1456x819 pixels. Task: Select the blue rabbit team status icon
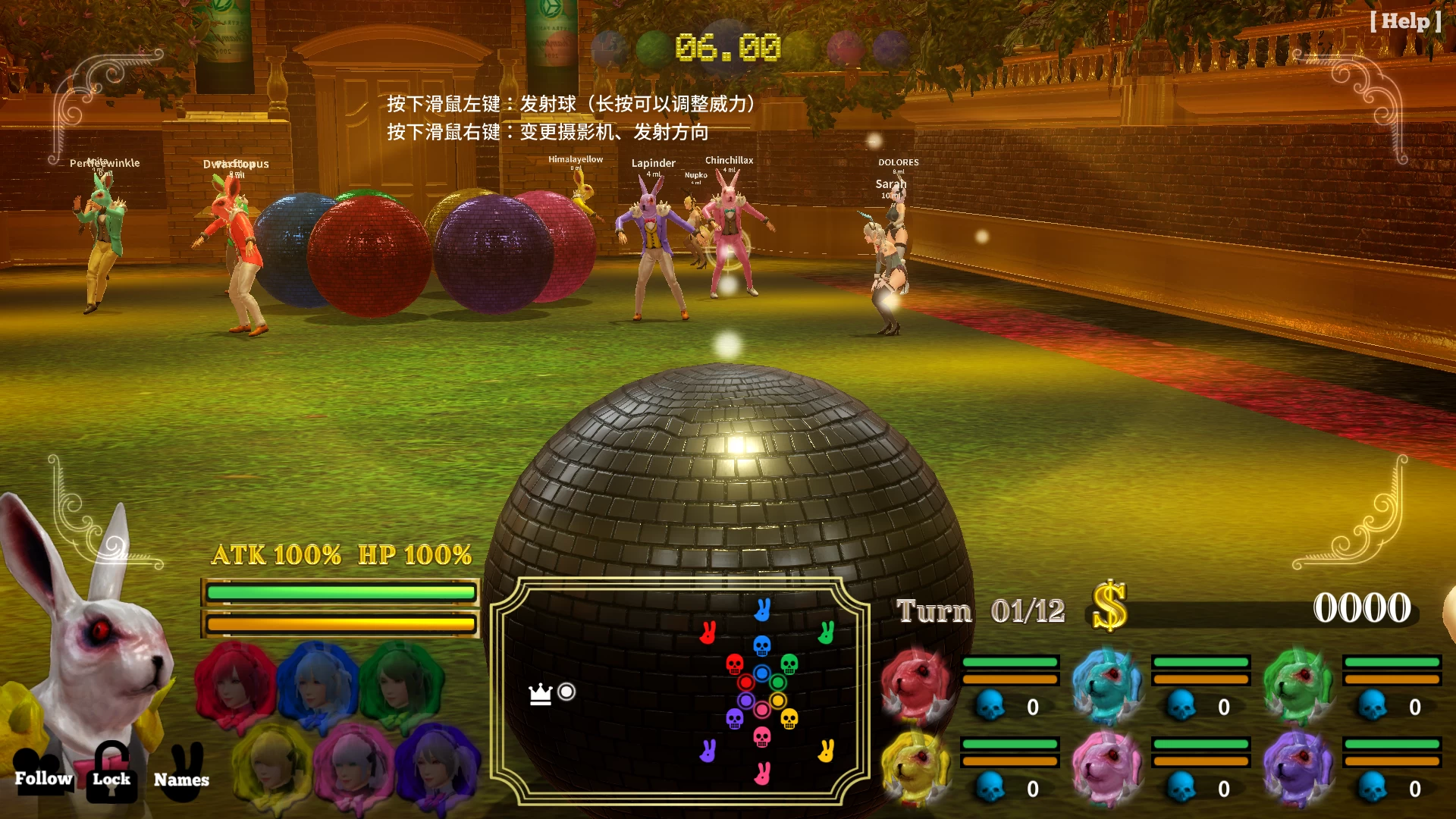coord(1107,684)
